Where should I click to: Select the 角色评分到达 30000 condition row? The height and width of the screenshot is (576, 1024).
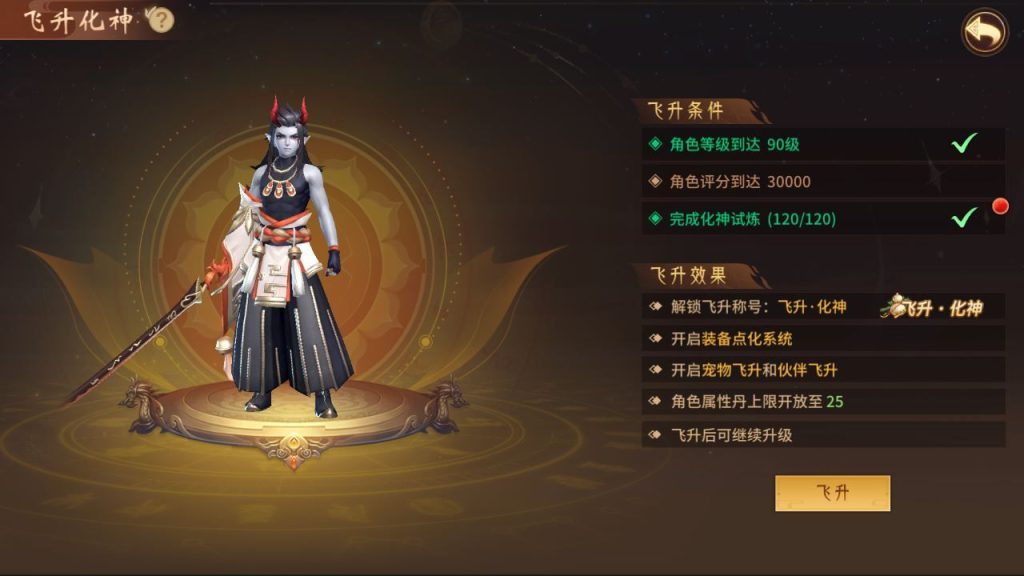pyautogui.click(x=822, y=181)
